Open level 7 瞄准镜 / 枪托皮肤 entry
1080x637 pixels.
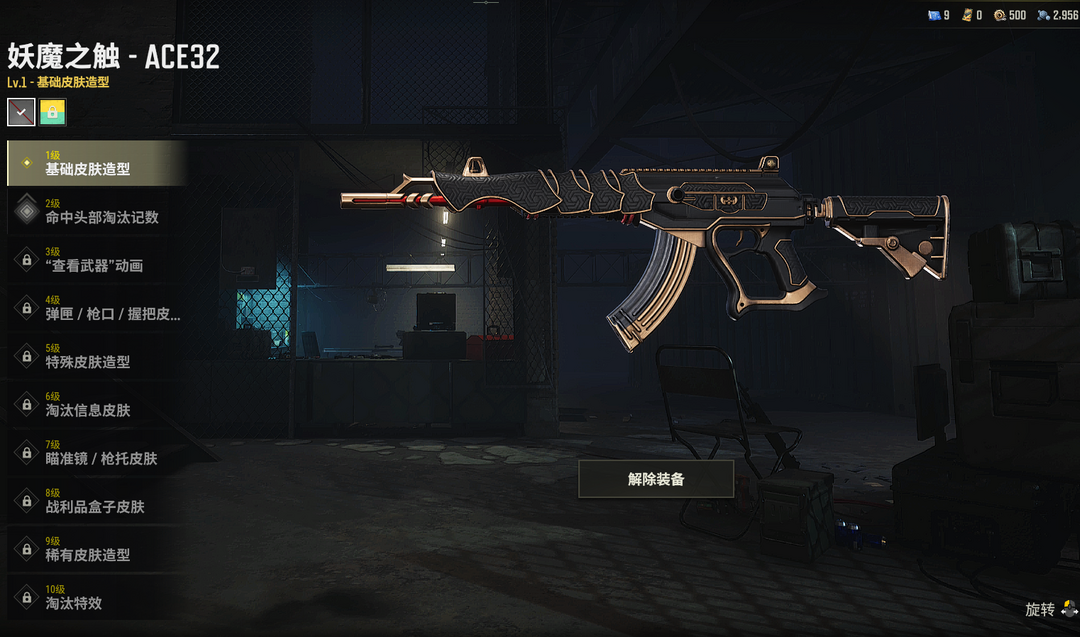pyautogui.click(x=96, y=452)
